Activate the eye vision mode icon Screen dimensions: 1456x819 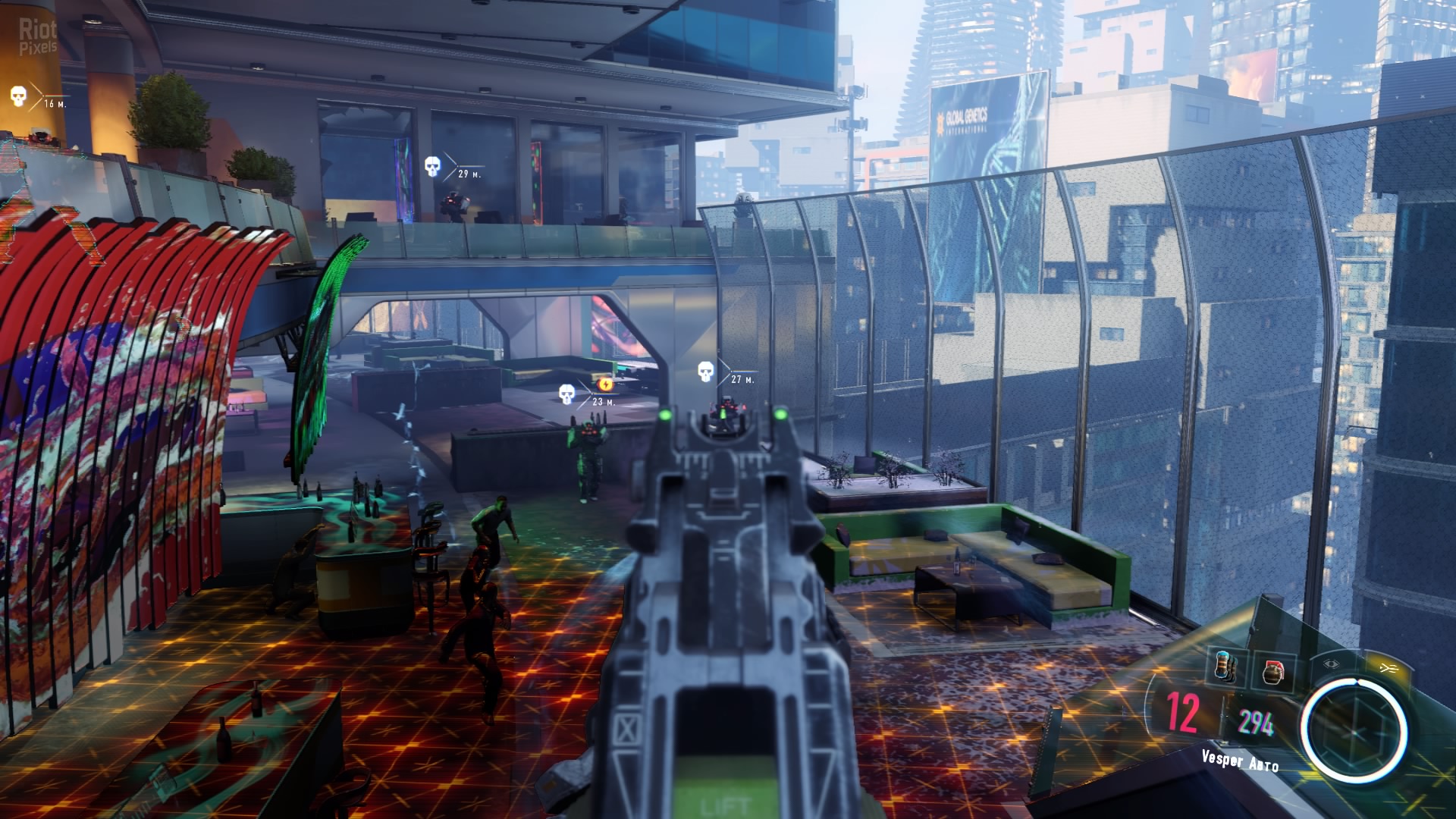[x=1332, y=664]
